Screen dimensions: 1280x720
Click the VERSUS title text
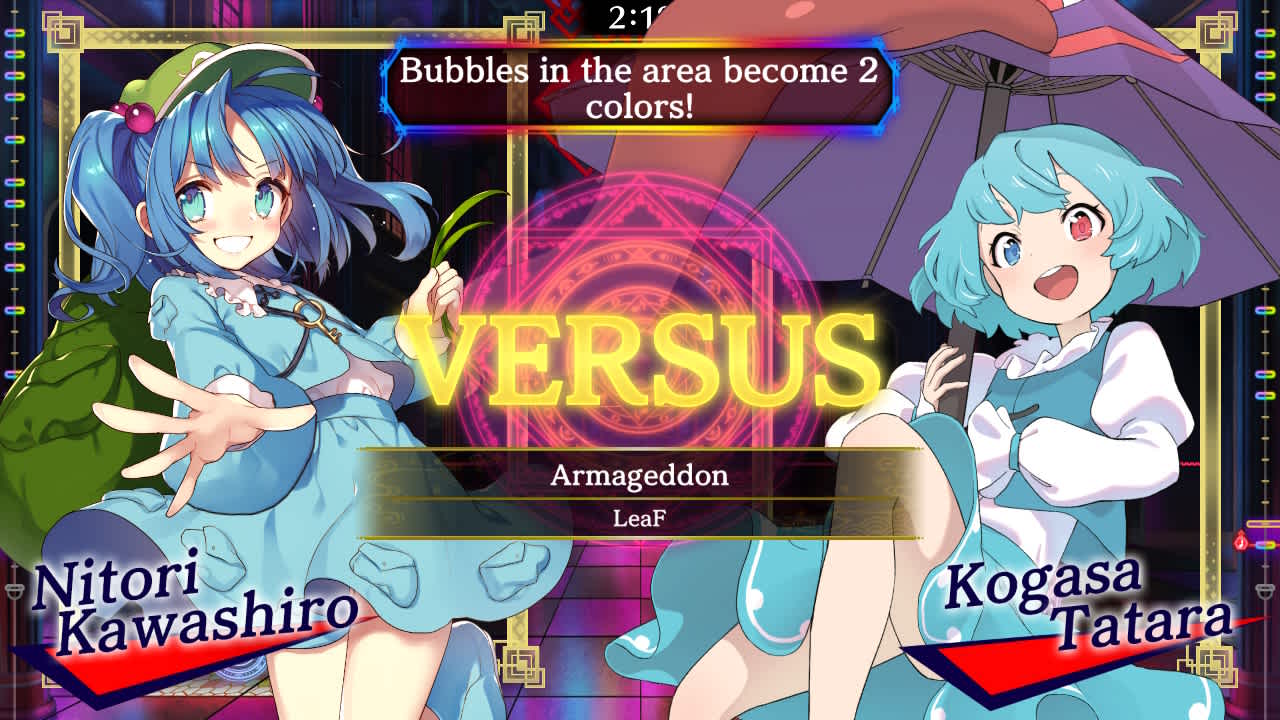[x=640, y=355]
